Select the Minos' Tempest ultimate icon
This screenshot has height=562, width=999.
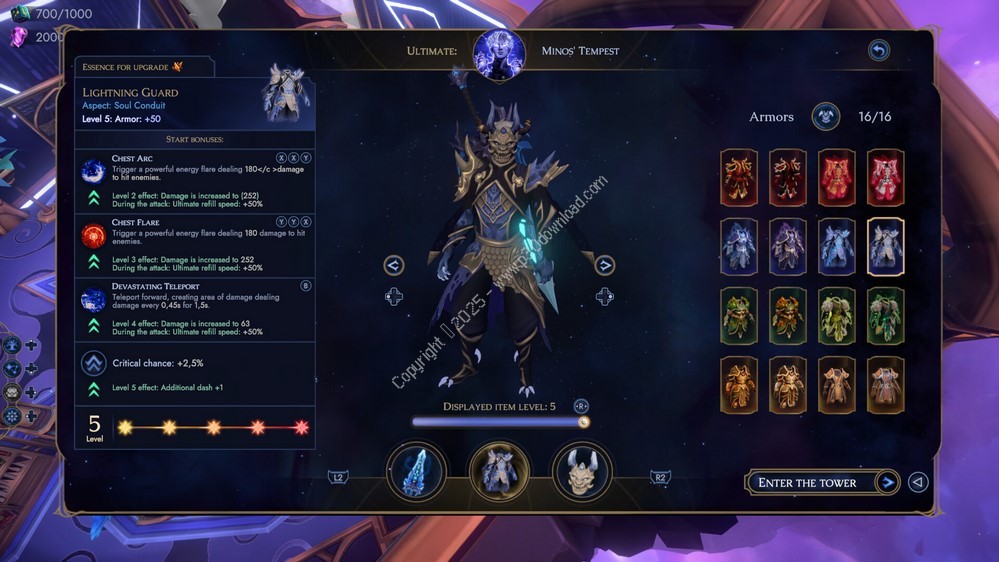(499, 52)
